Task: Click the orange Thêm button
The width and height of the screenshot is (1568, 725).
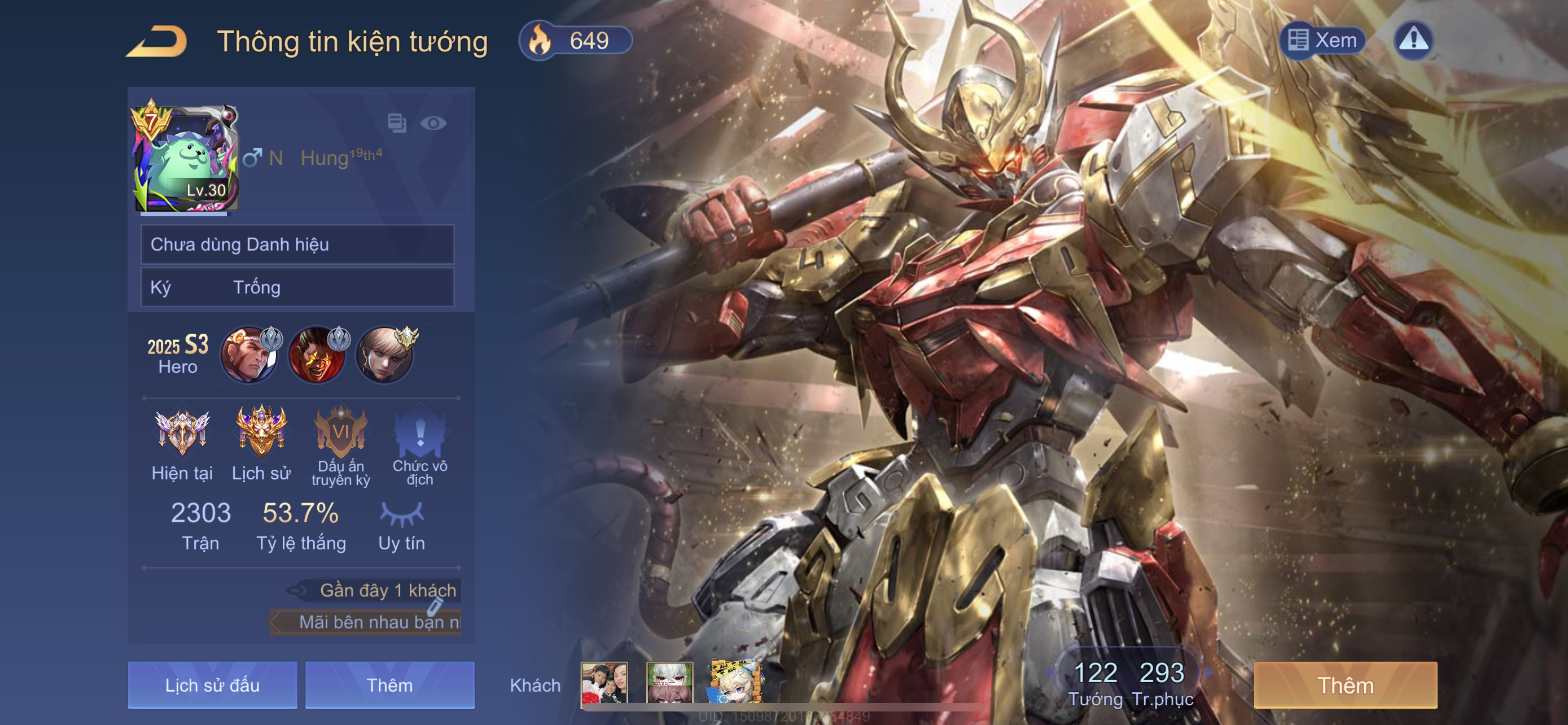Action: tap(1345, 685)
